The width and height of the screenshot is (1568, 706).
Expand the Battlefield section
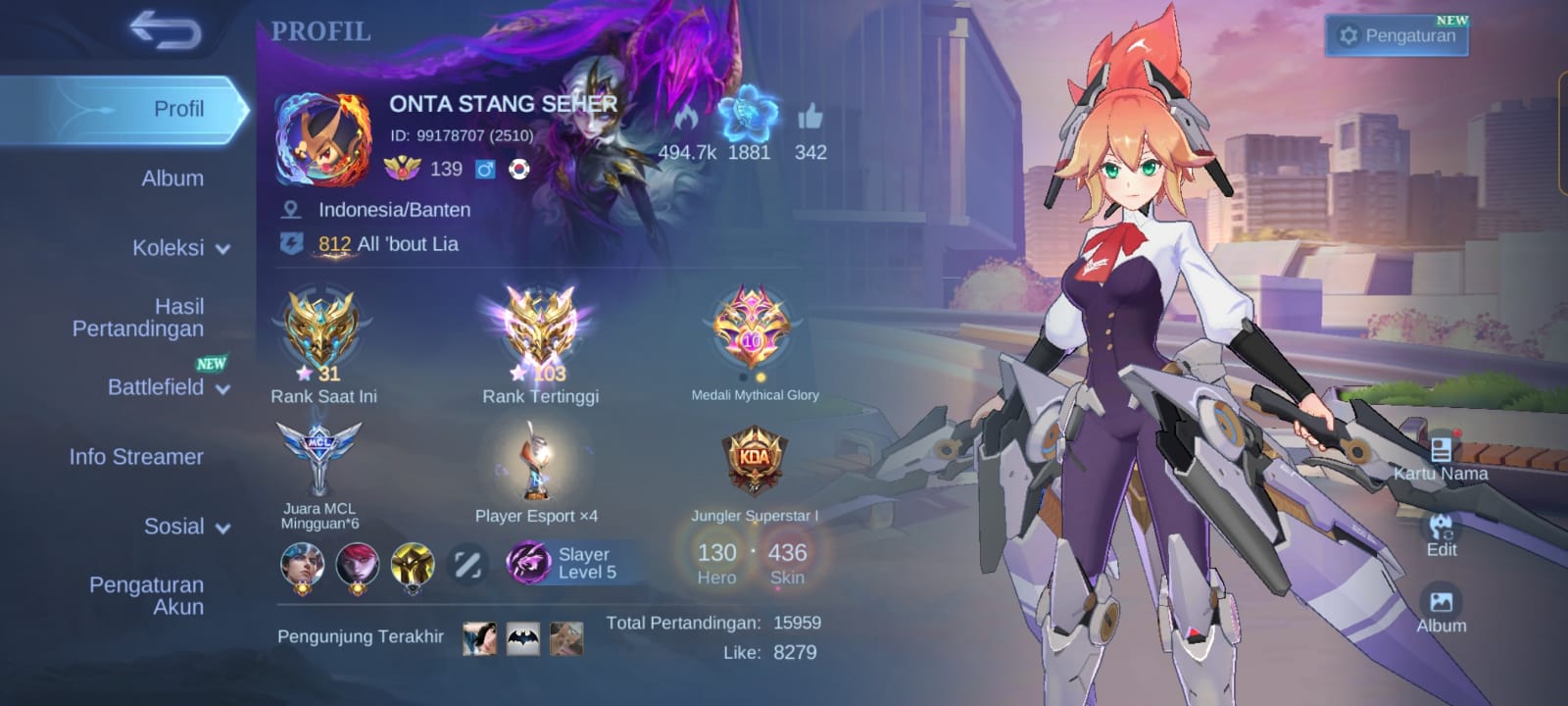click(168, 387)
